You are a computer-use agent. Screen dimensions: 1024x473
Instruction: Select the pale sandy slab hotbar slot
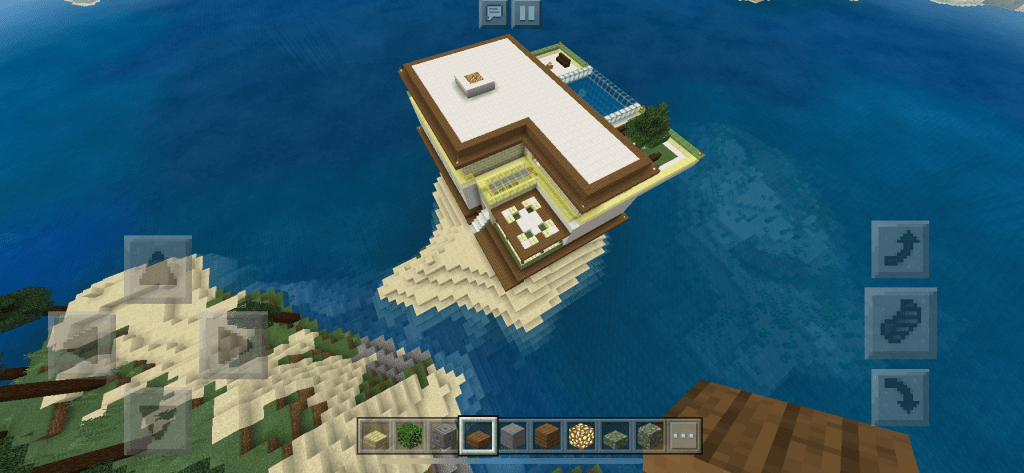376,436
